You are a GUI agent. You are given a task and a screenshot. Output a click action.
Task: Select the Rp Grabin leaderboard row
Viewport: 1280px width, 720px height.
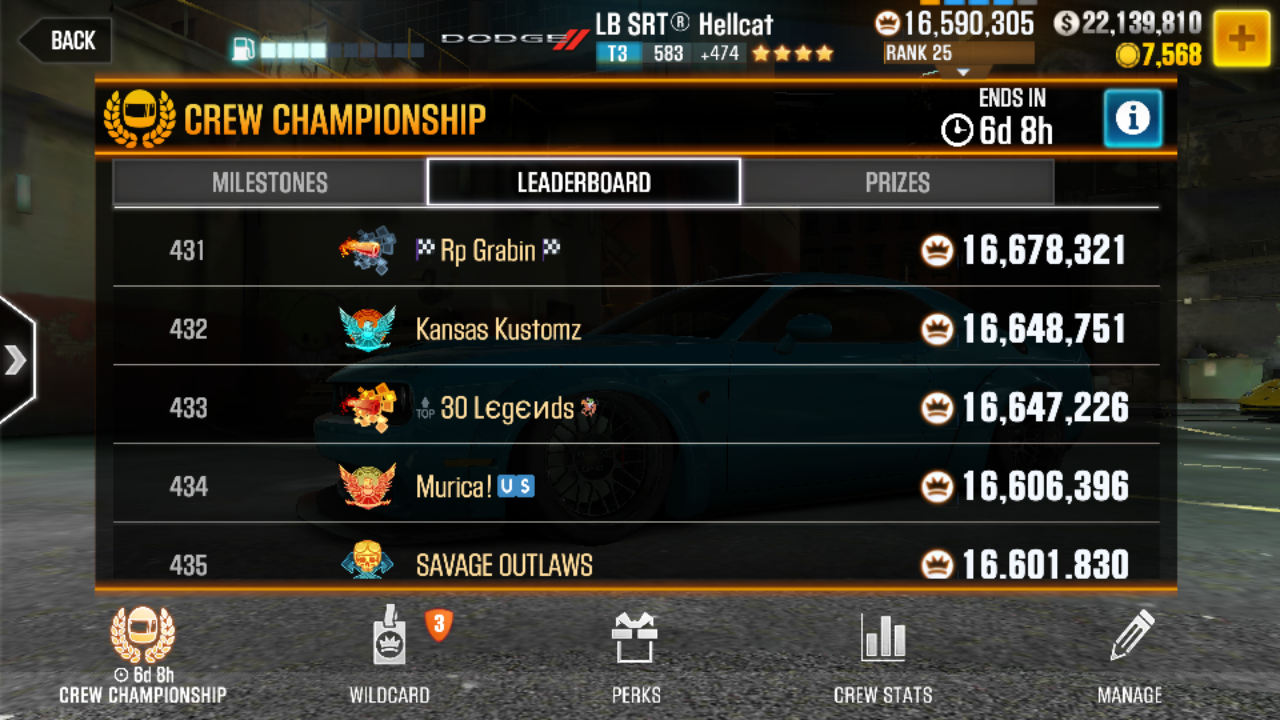point(640,250)
